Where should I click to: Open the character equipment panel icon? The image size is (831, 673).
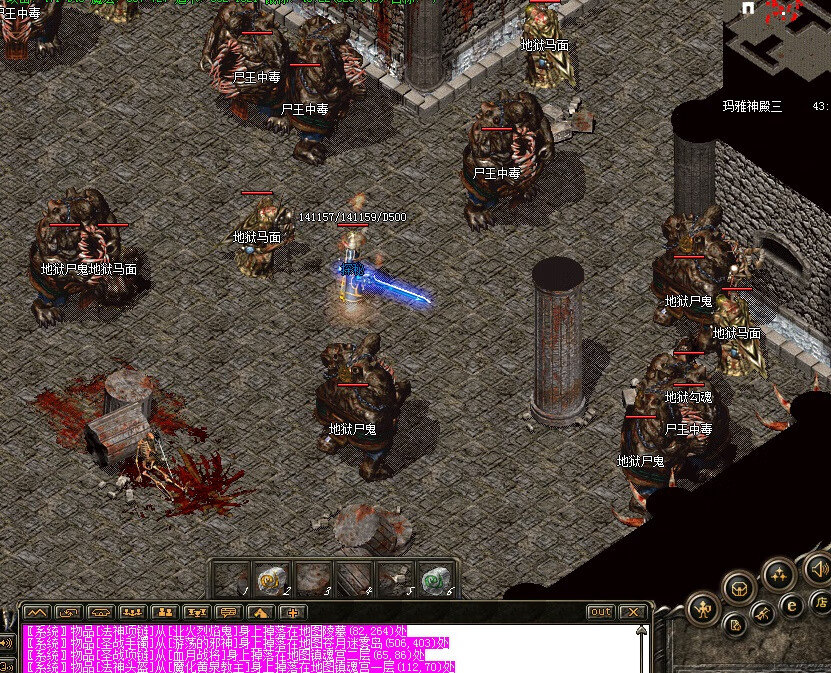pos(704,606)
